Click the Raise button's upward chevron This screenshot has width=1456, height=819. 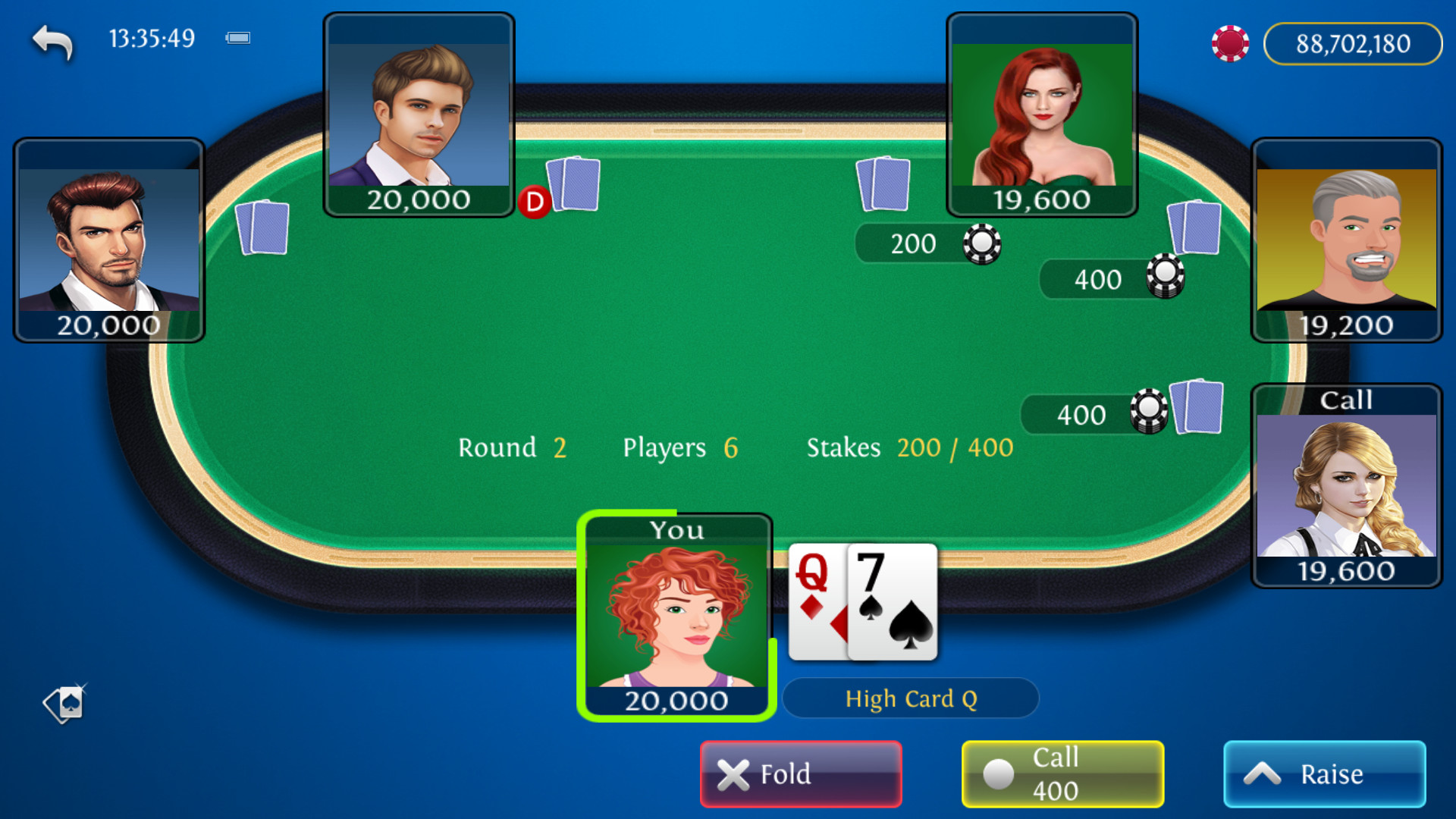click(x=1261, y=772)
